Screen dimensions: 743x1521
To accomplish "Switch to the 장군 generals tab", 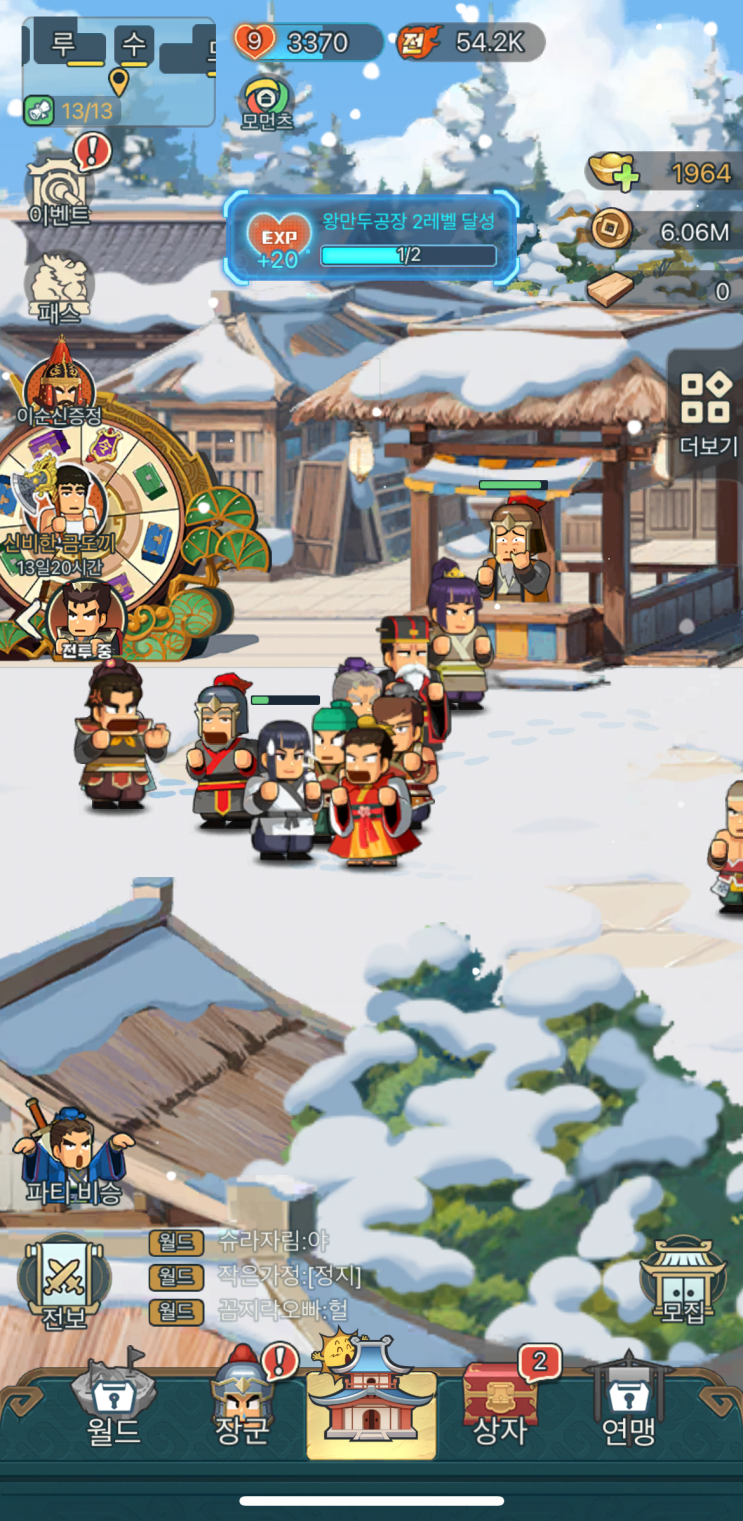I will point(242,1405).
